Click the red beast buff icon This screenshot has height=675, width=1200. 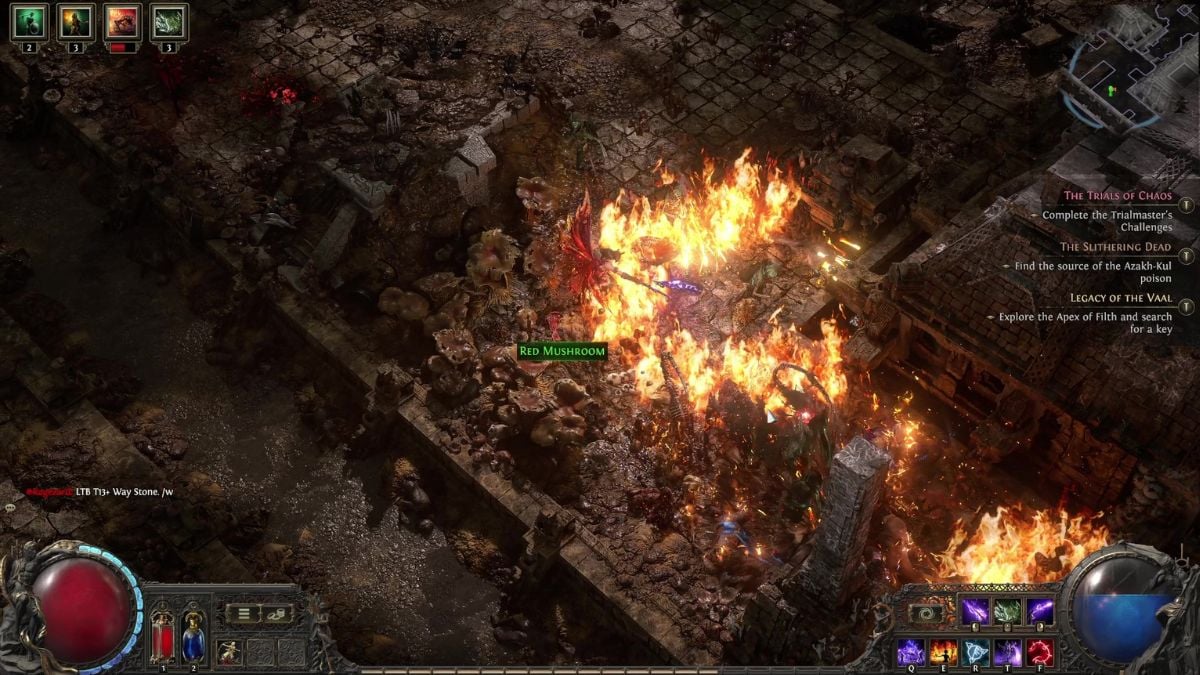(x=123, y=21)
